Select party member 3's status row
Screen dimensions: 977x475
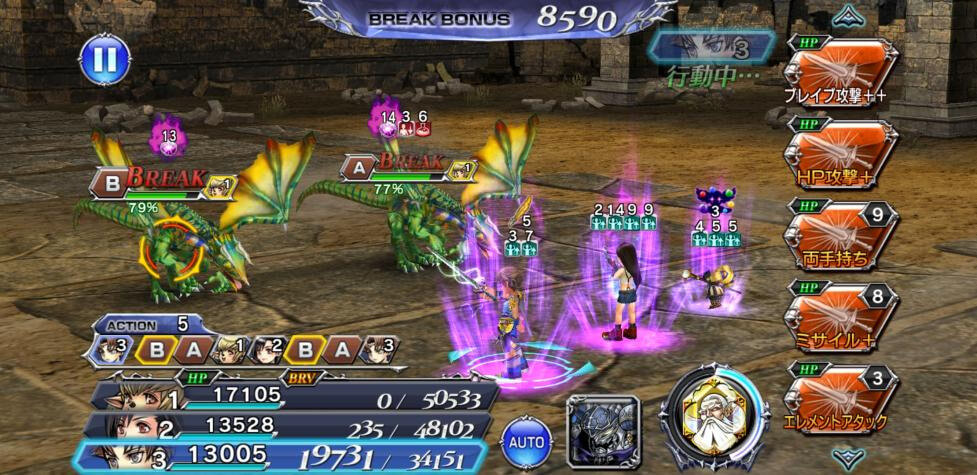[290, 458]
